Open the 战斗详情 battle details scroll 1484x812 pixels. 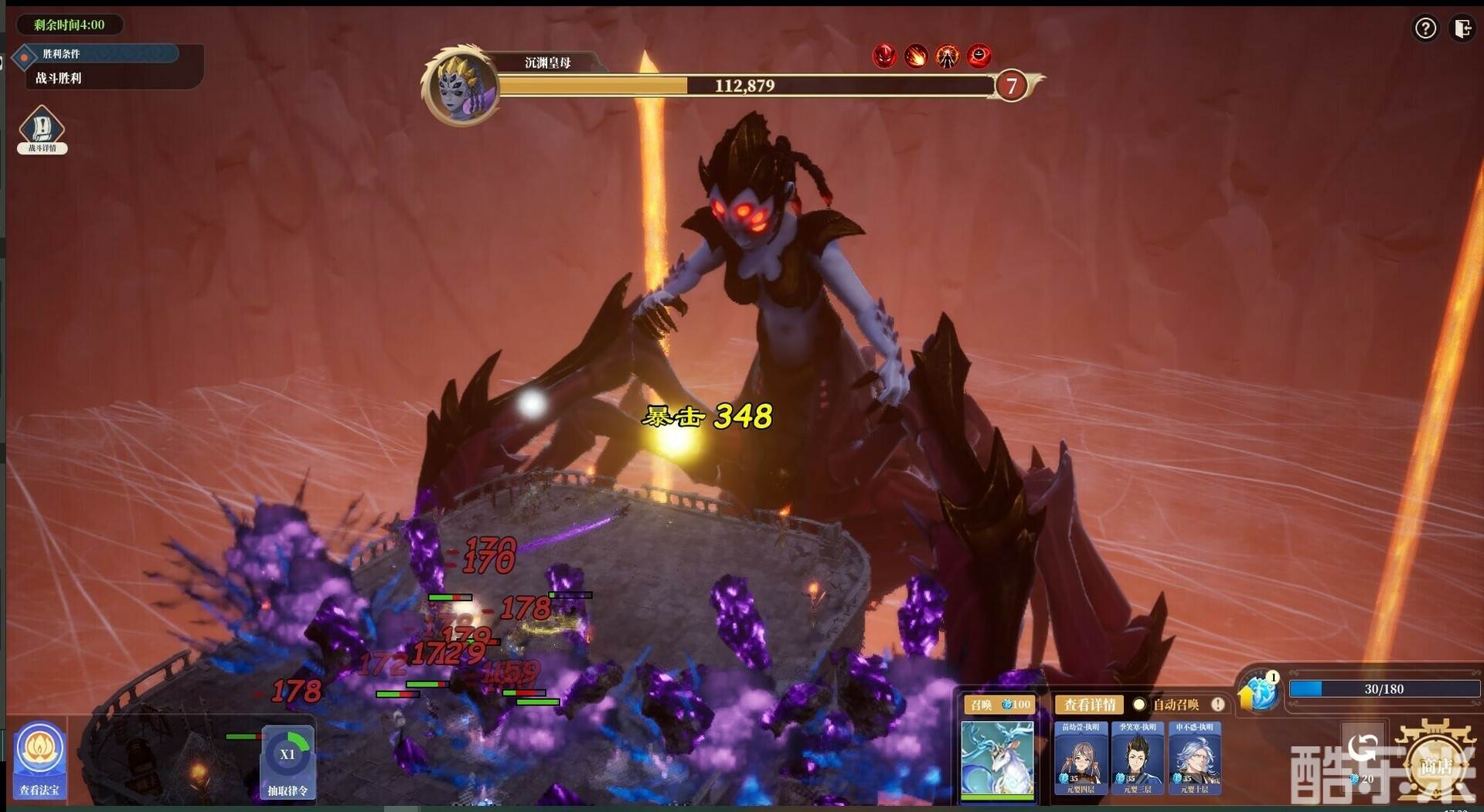click(42, 130)
